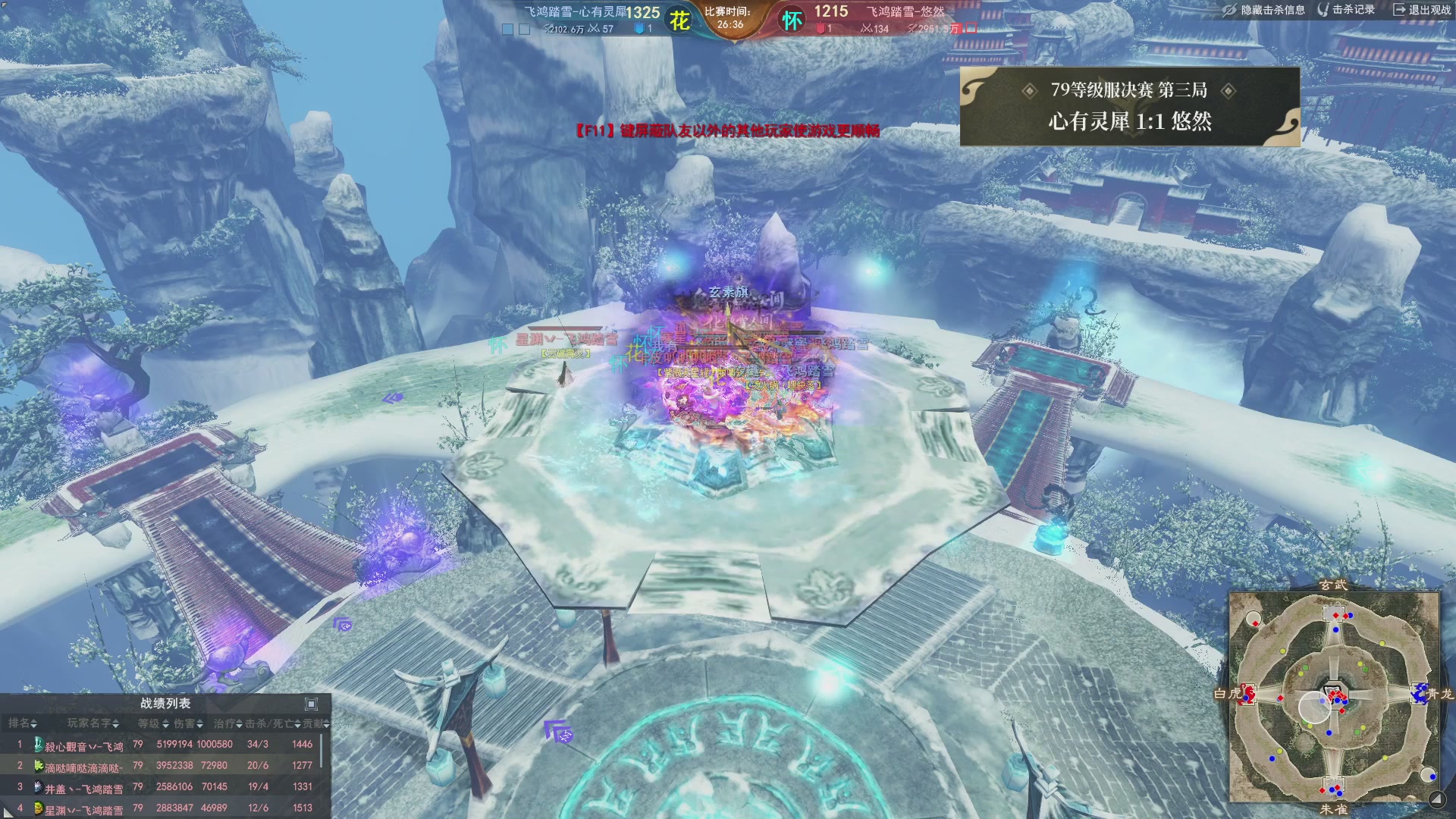The width and height of the screenshot is (1456, 819).
Task: Click the 白虎 red tiger base on minimap
Action: pyautogui.click(x=1247, y=694)
